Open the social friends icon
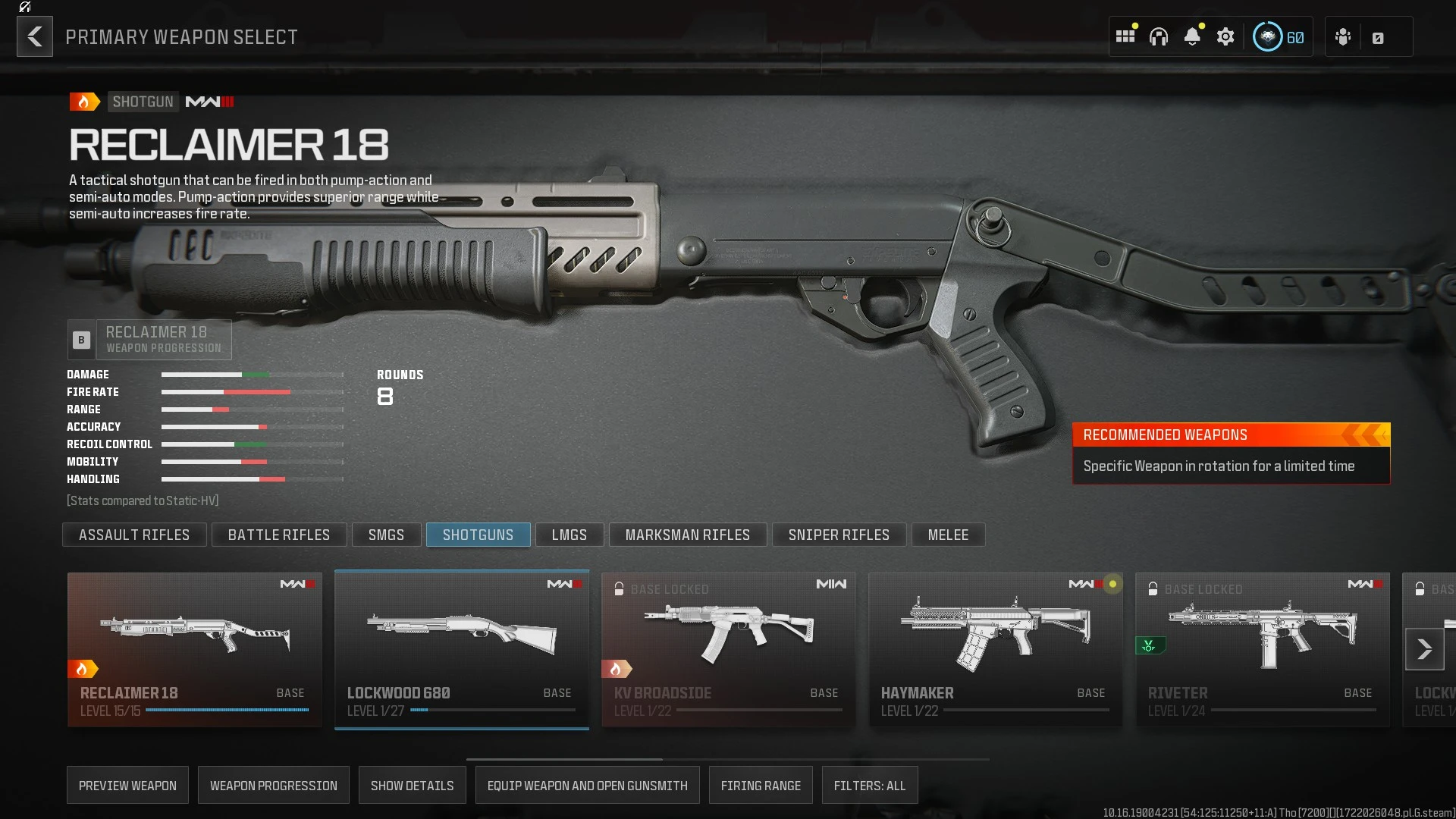This screenshot has height=819, width=1456. pyautogui.click(x=1343, y=36)
